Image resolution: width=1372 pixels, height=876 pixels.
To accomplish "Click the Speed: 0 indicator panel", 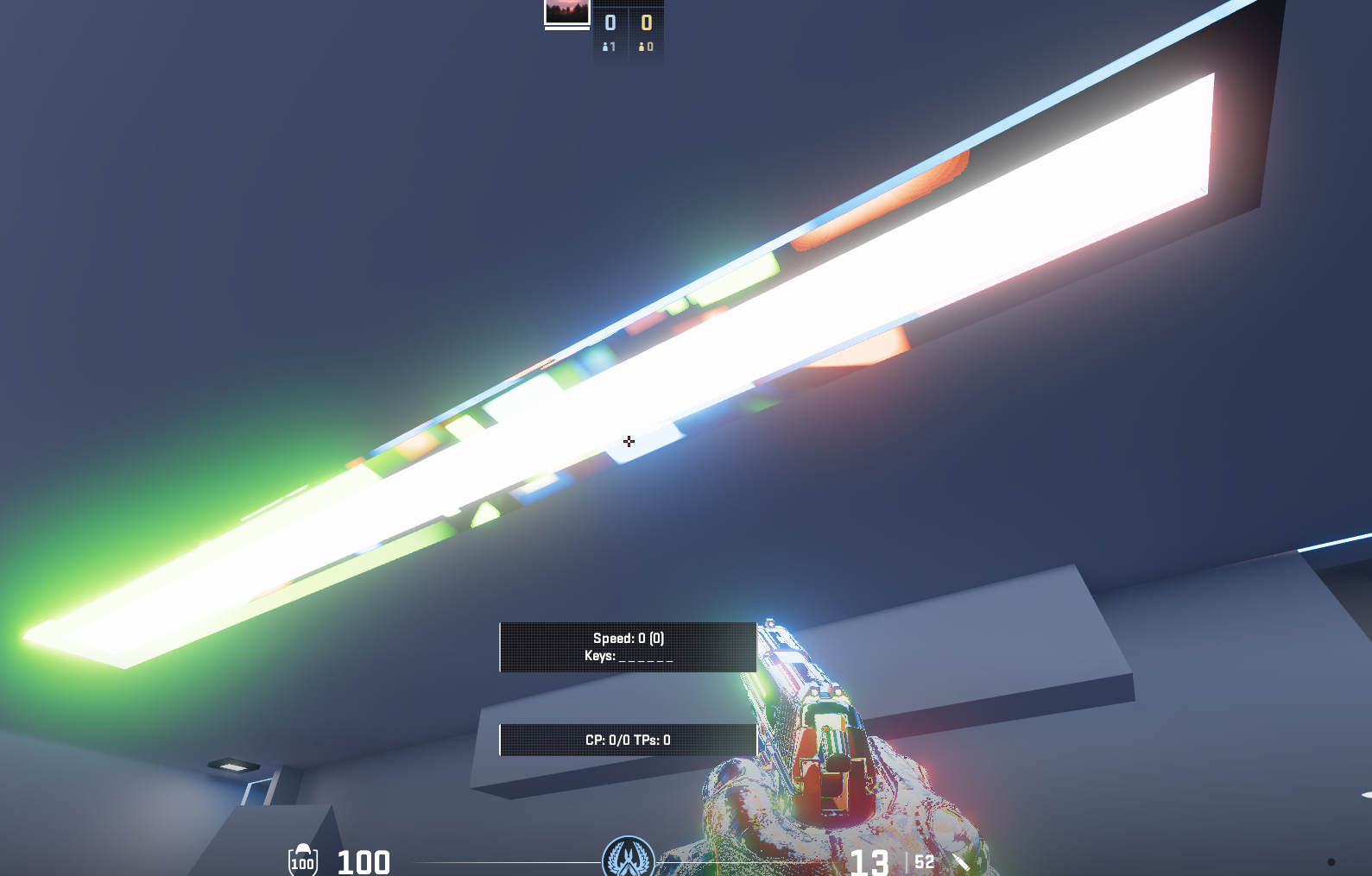I will (x=628, y=638).
